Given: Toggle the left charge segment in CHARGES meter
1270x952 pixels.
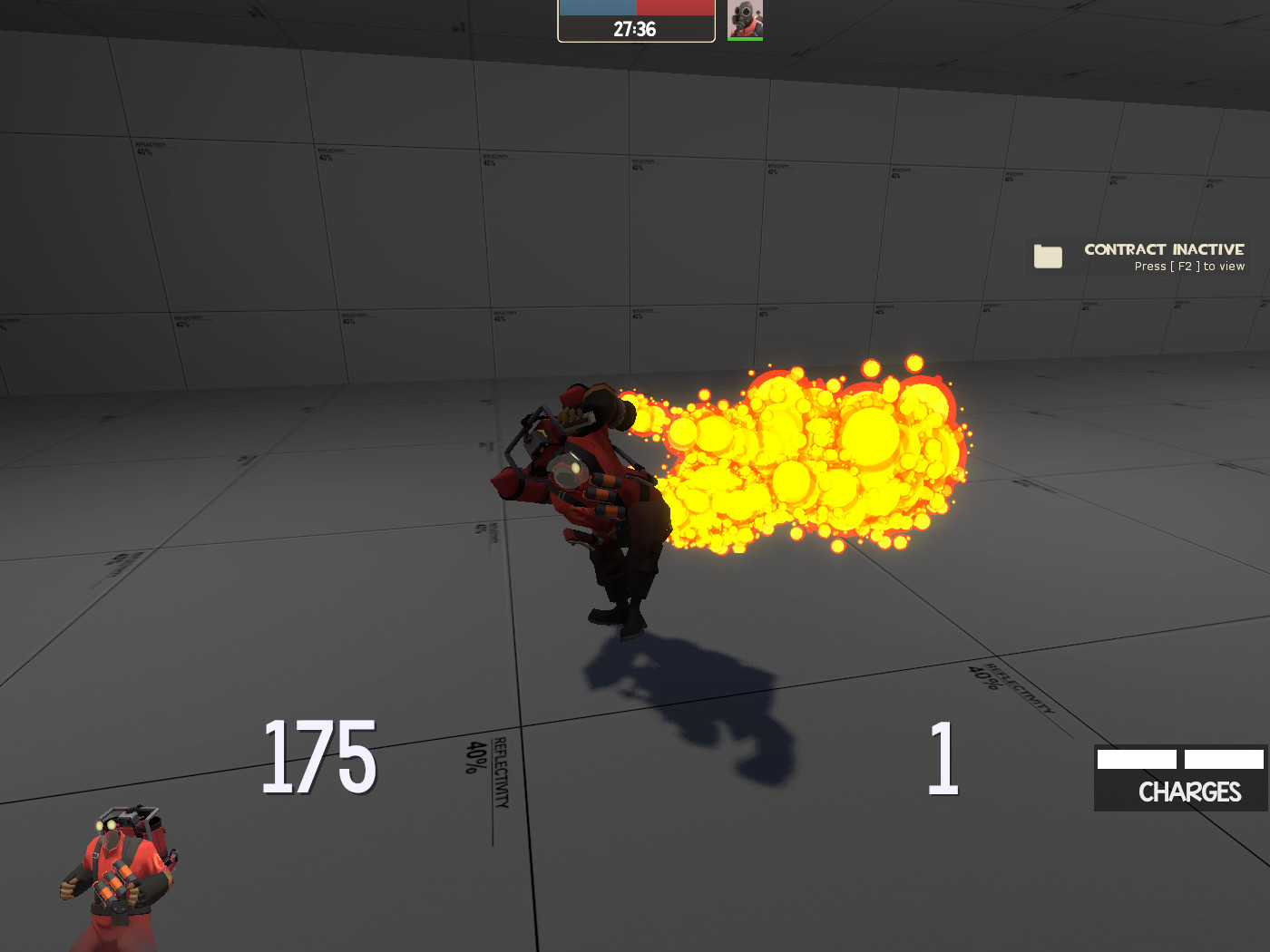Looking at the screenshot, I should [1135, 758].
